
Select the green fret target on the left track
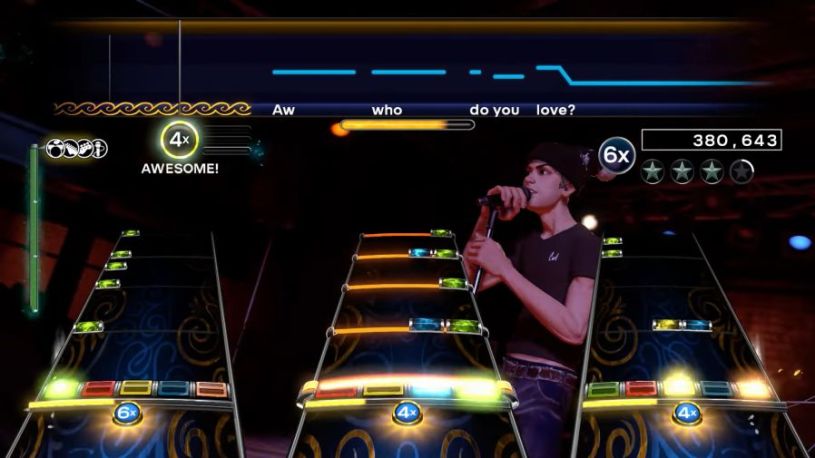tap(60, 388)
